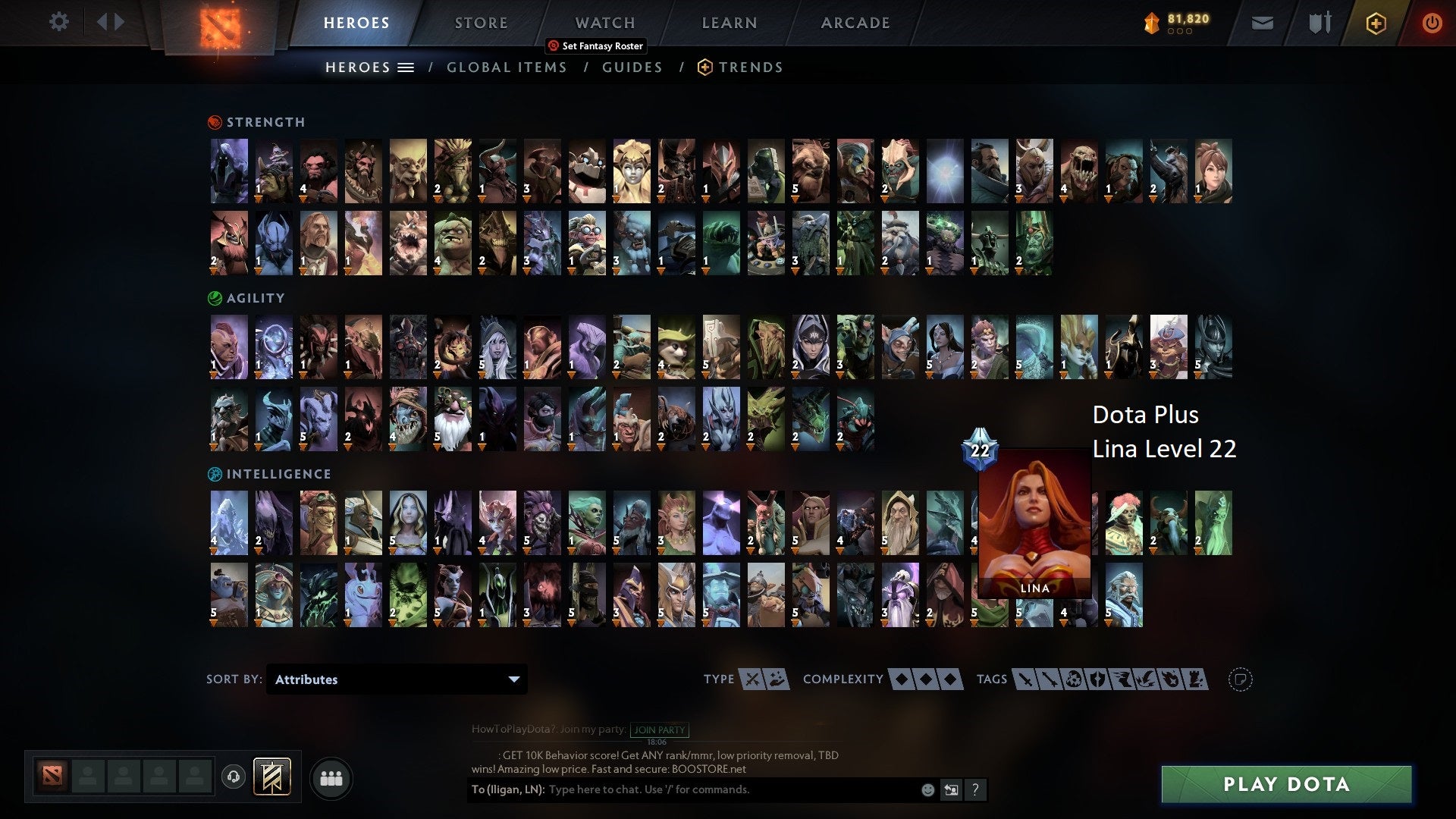Open the Heroes hamburger menu

[x=407, y=67]
